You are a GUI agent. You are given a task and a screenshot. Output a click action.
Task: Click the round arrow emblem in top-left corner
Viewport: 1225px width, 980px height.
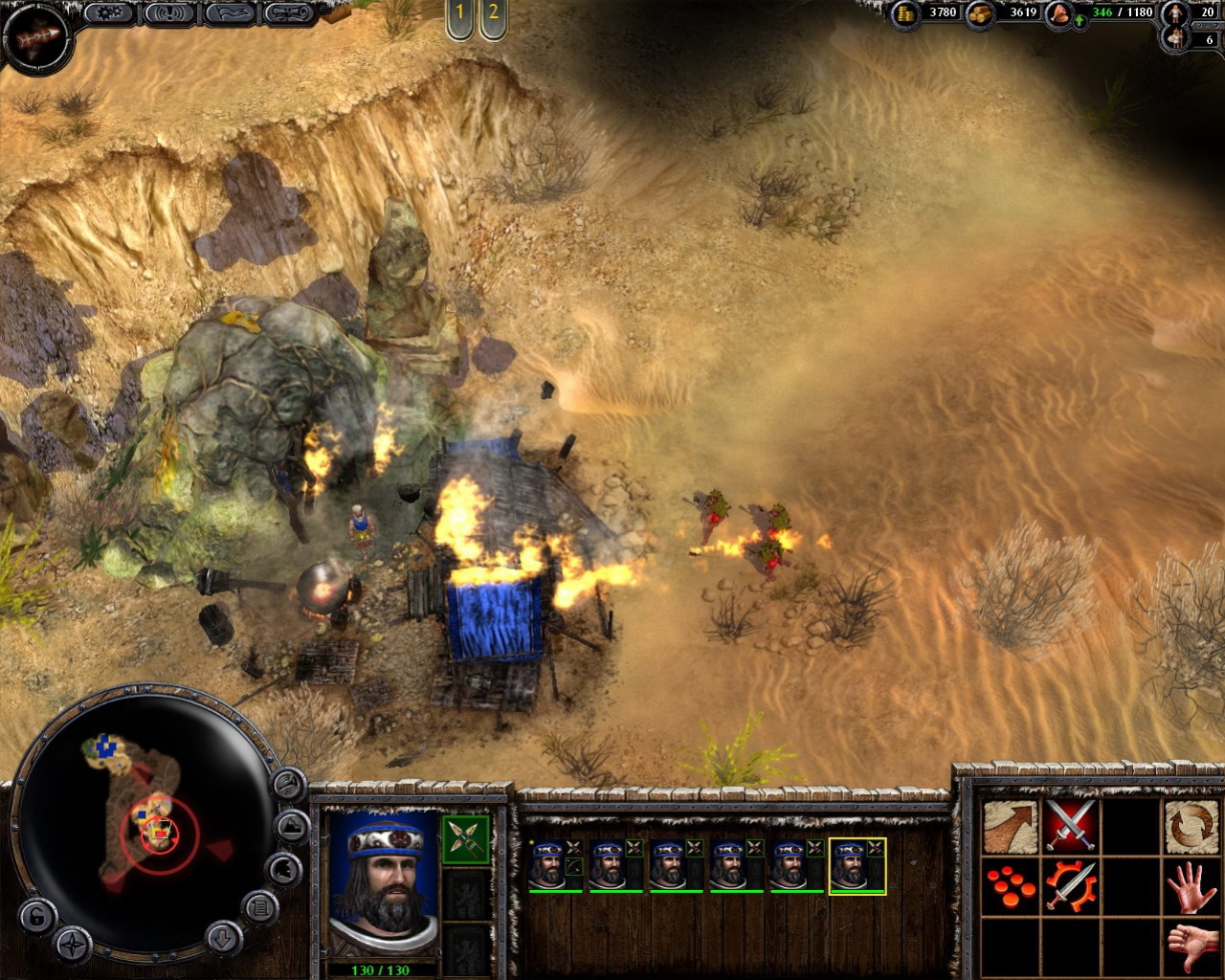[x=37, y=37]
